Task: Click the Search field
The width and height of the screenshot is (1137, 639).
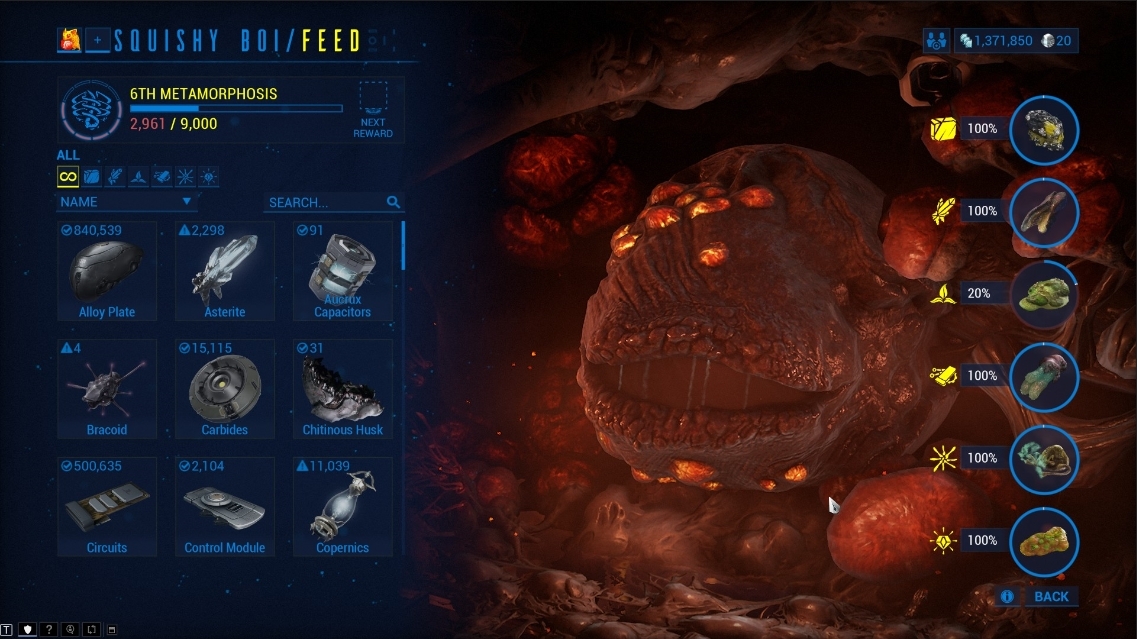Action: (x=327, y=202)
